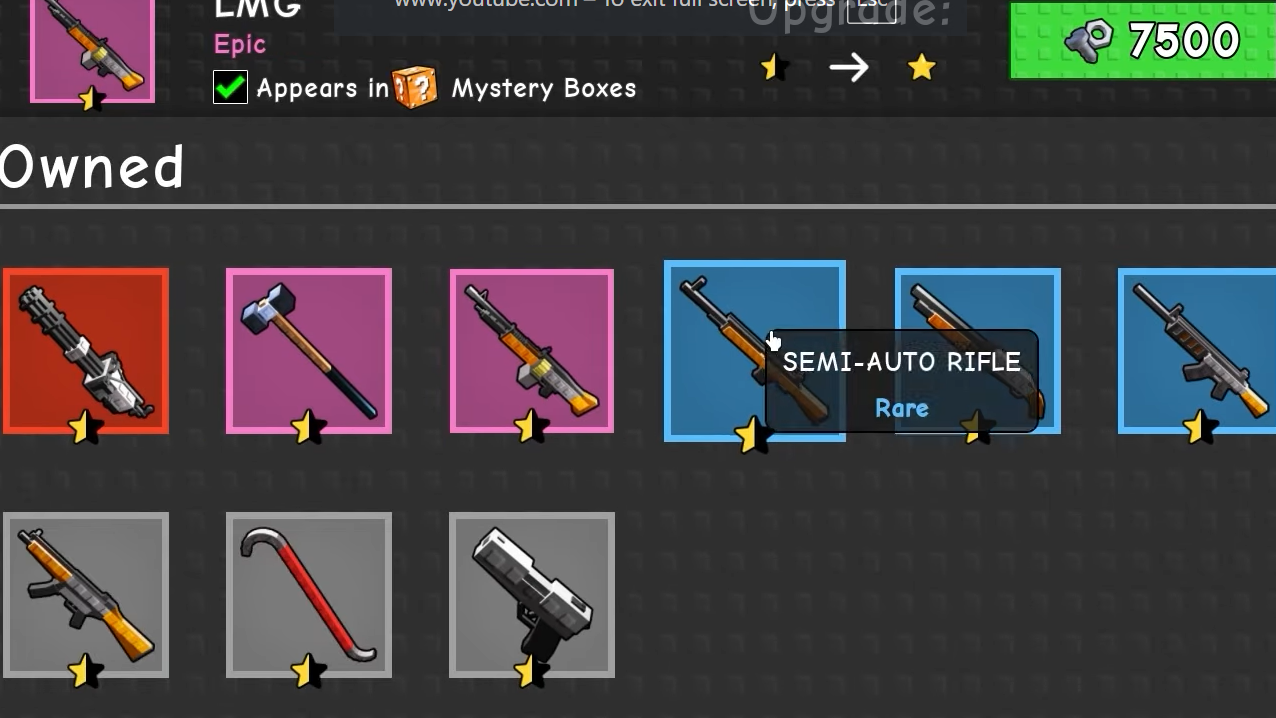The width and height of the screenshot is (1276, 718).
Task: Buy the upgrade for 7500
Action: click(x=1142, y=40)
